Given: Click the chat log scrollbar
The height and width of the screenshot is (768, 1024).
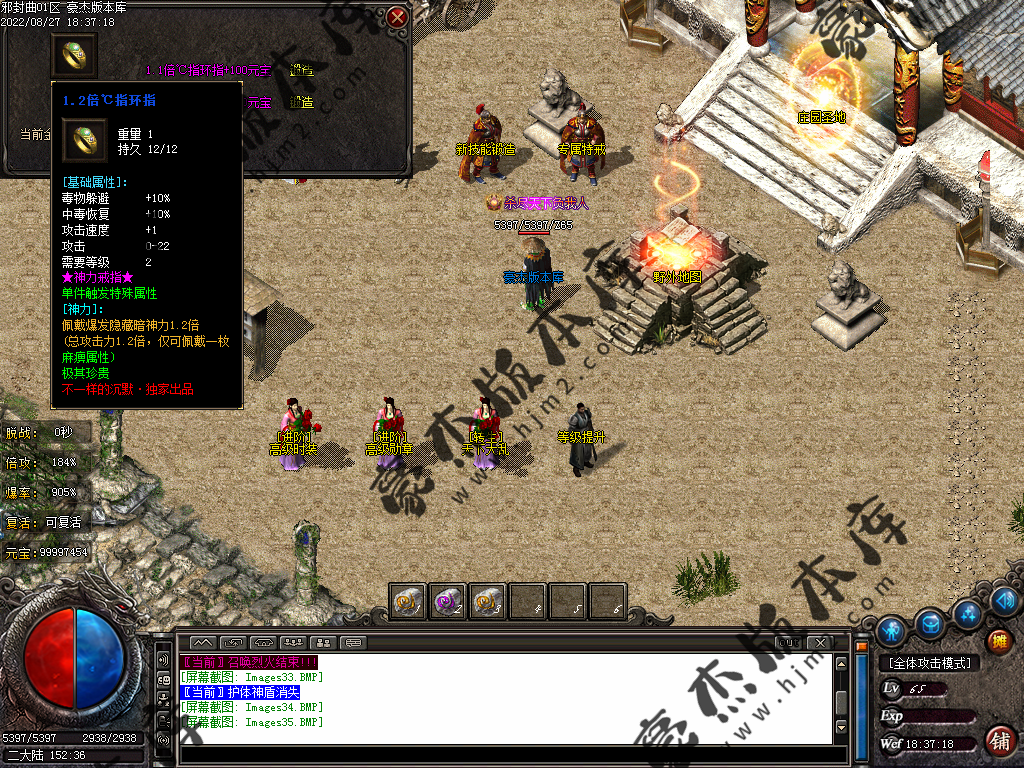Looking at the screenshot, I should (x=842, y=698).
